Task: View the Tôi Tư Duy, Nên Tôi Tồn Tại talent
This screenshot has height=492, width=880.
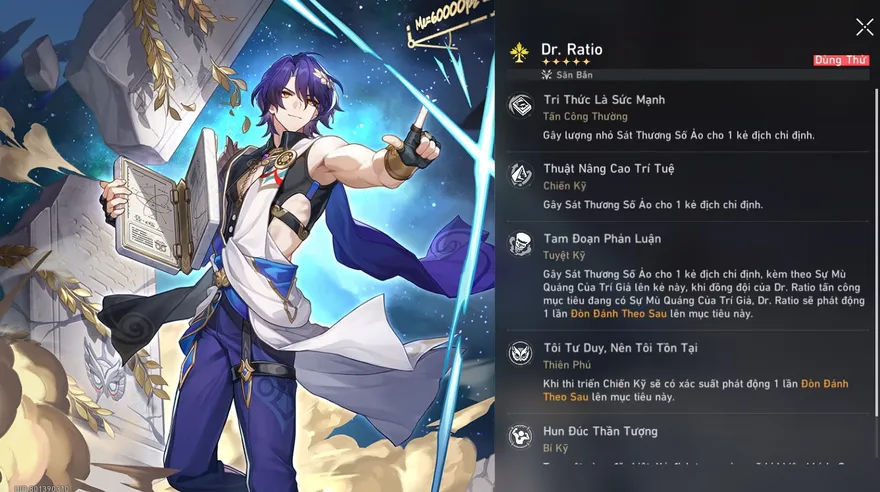Action: 620,348
